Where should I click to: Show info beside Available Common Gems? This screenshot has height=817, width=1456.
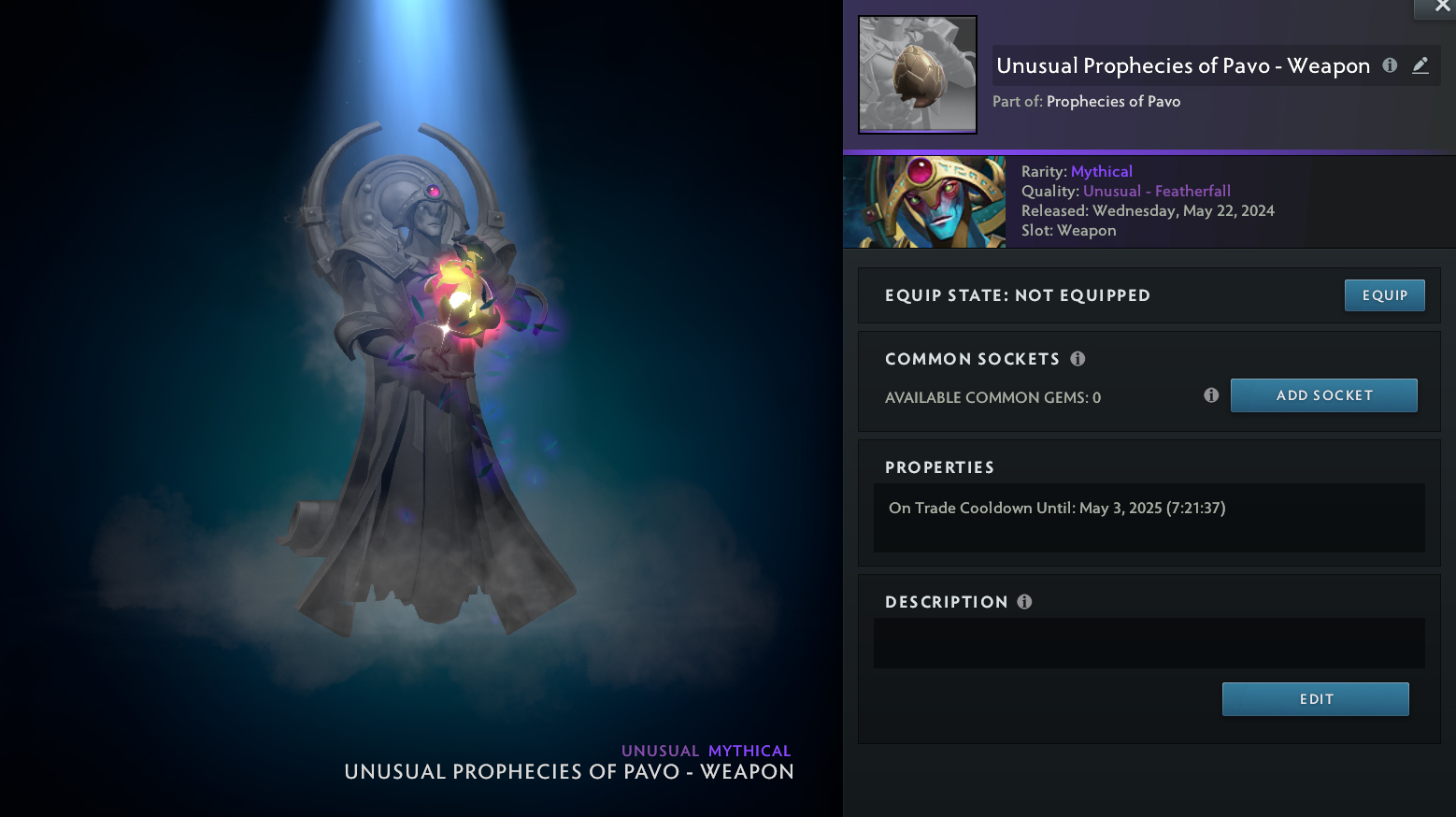(x=1211, y=395)
